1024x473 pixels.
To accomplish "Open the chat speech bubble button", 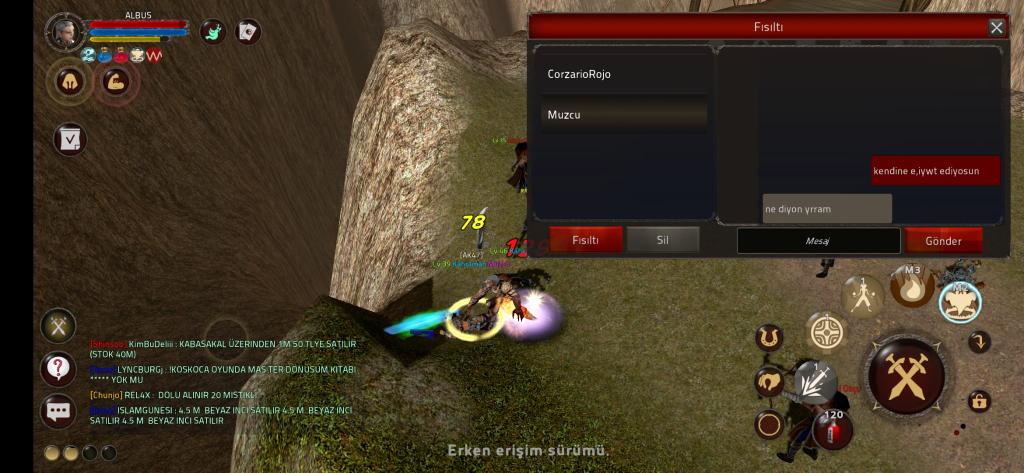I will point(58,411).
